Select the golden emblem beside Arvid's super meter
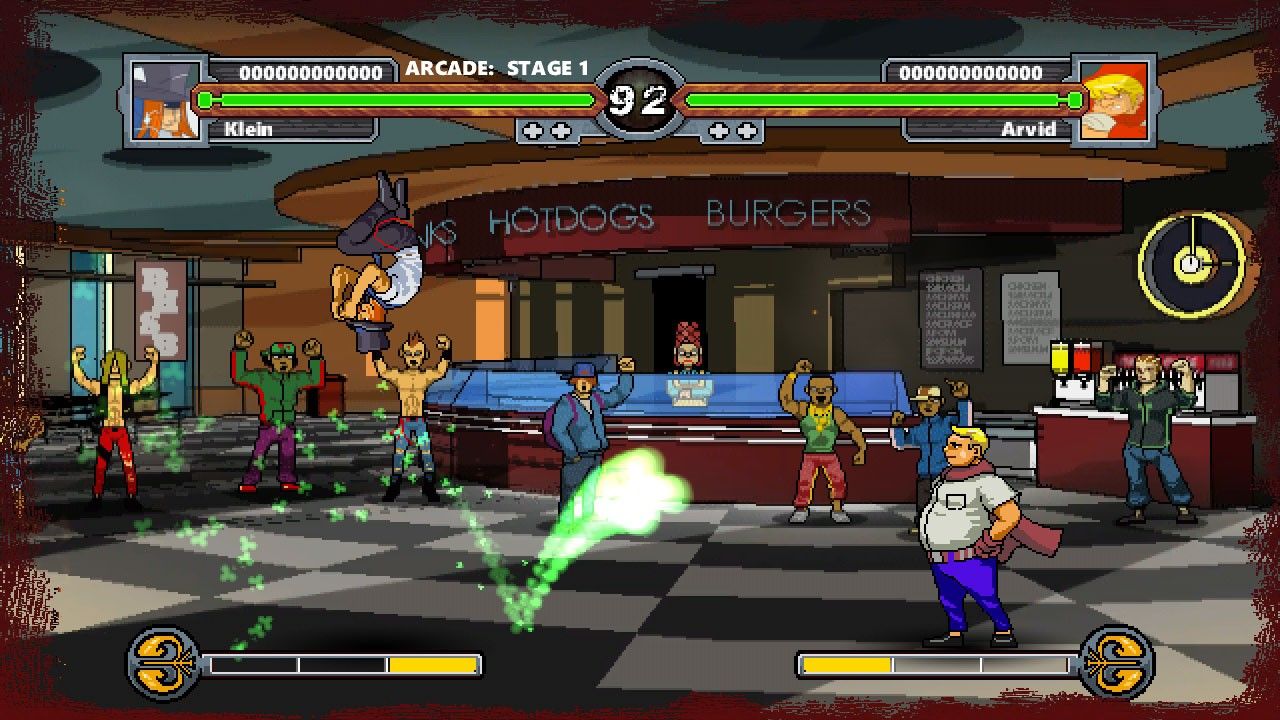 pos(1117,662)
